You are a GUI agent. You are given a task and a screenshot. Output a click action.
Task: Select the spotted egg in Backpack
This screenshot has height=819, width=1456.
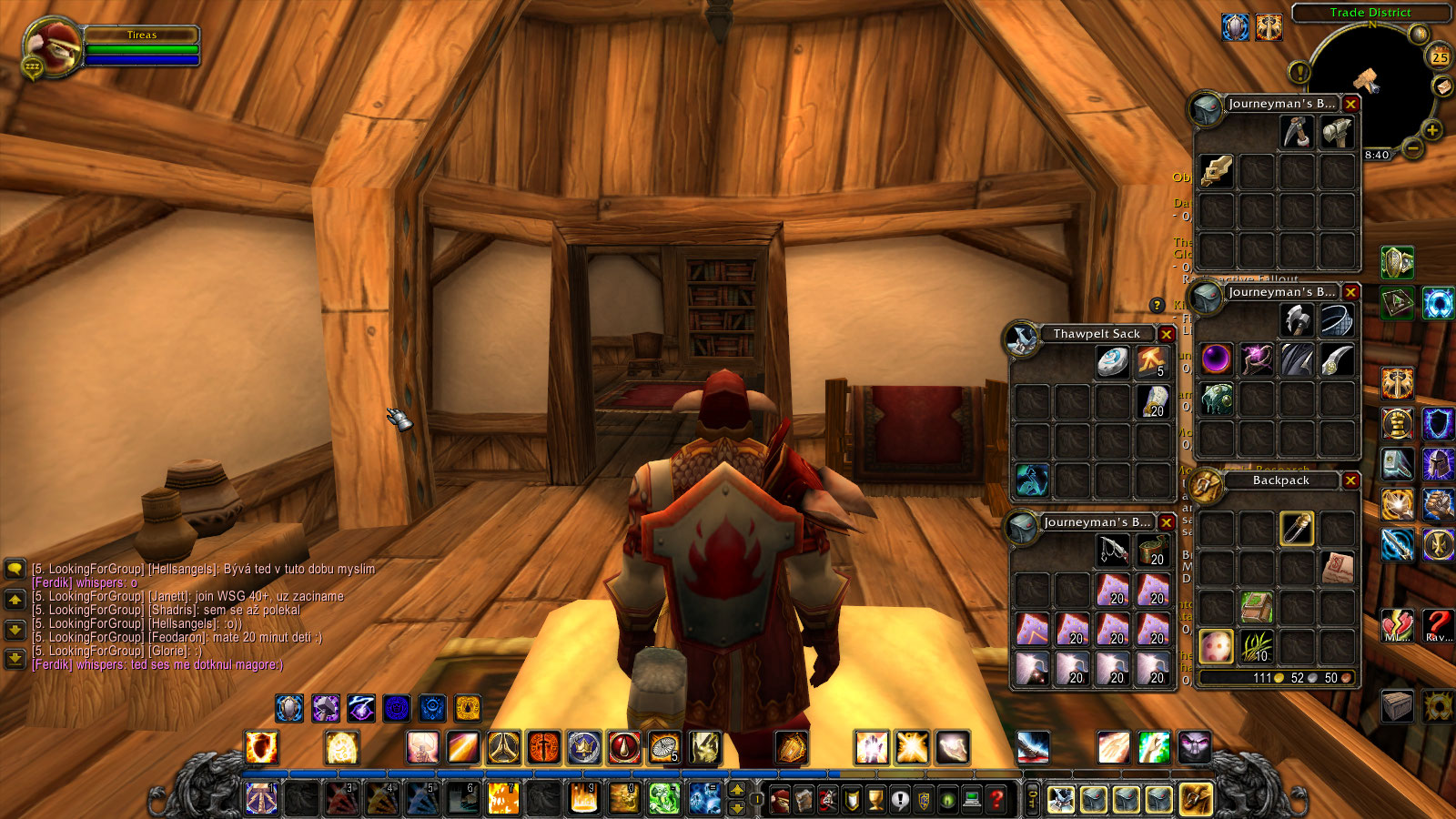tap(1217, 645)
